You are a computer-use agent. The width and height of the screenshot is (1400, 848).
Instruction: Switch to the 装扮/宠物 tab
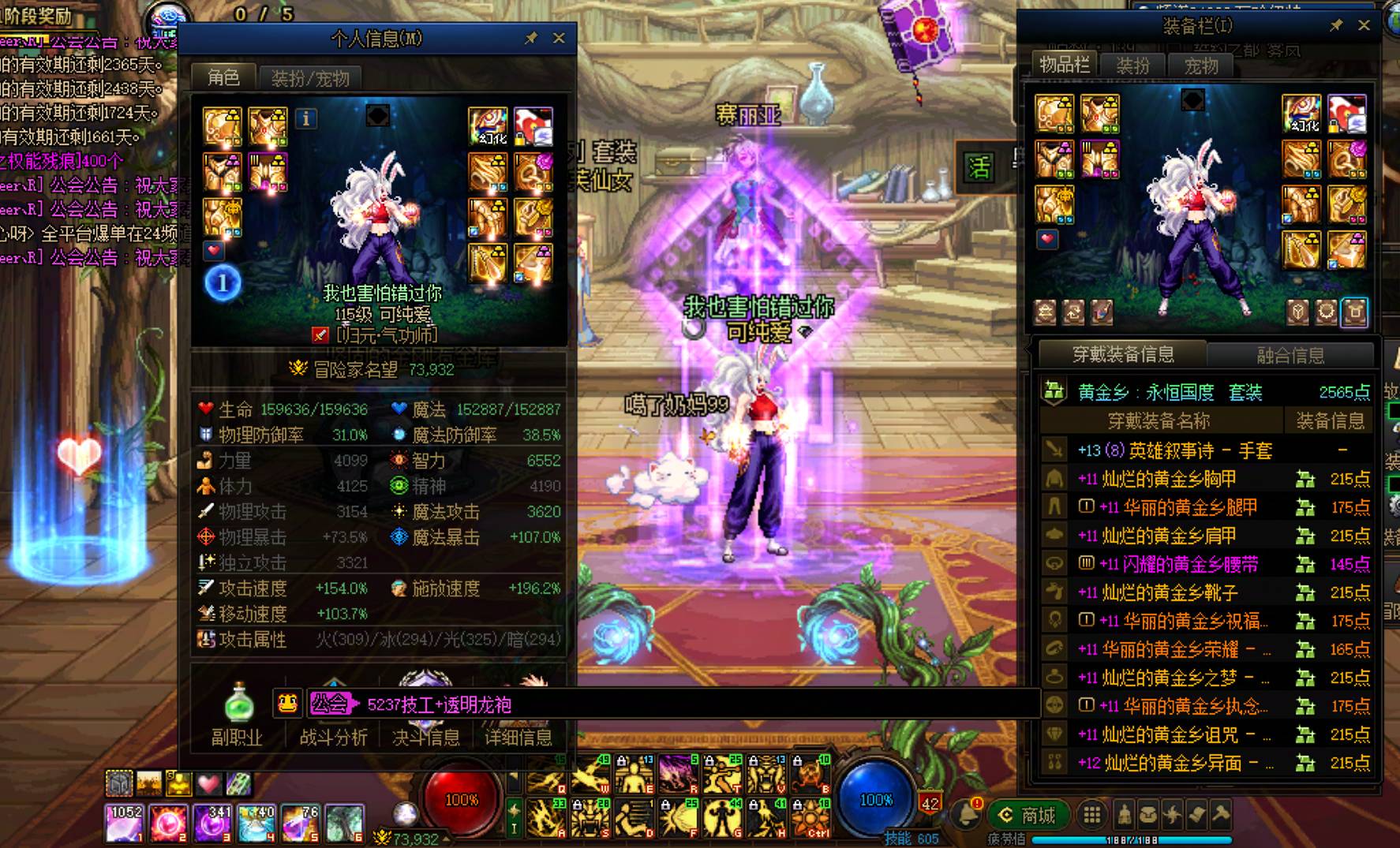(309, 78)
